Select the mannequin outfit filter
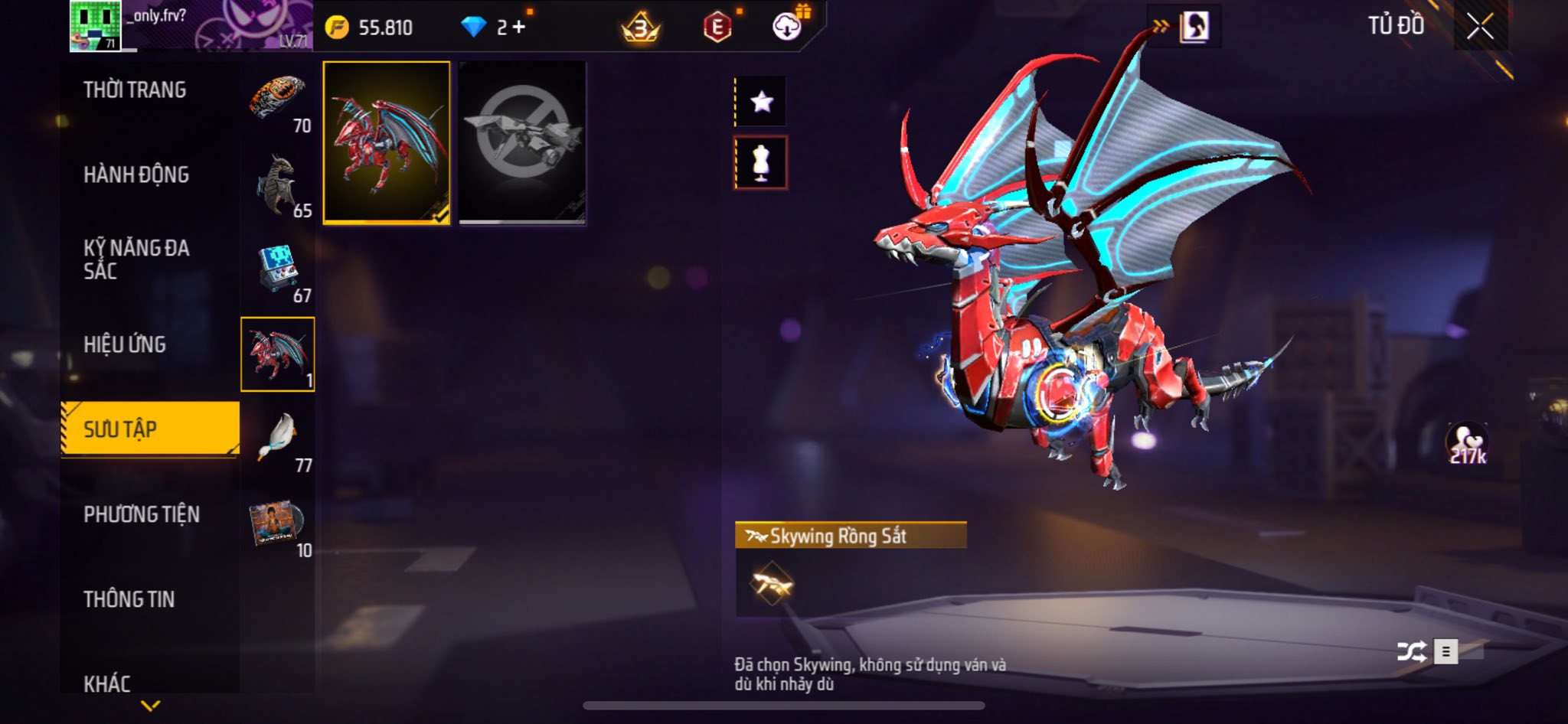This screenshot has width=1568, height=724. coord(761,163)
